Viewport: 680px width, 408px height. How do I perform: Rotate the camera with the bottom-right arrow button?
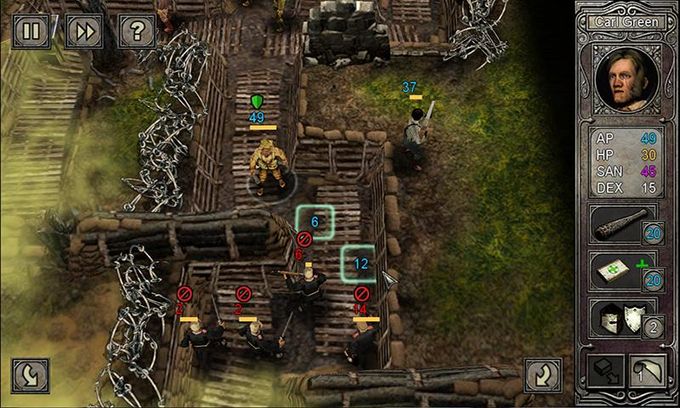tap(543, 374)
